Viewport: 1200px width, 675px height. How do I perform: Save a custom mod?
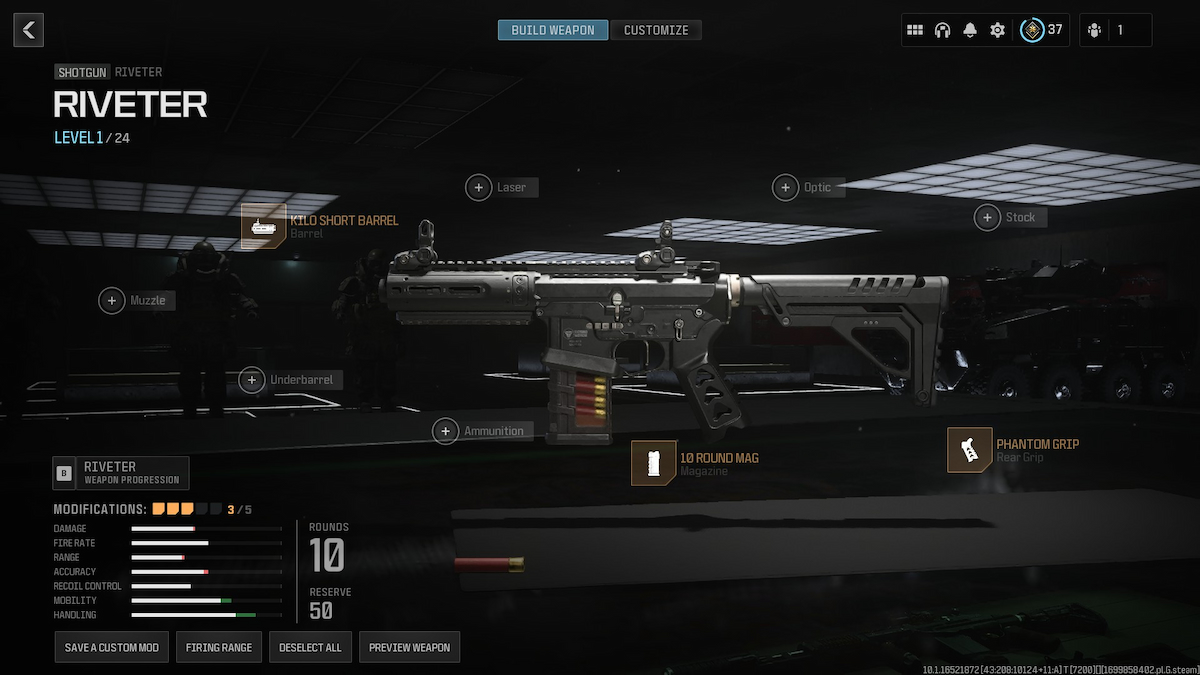coord(112,647)
